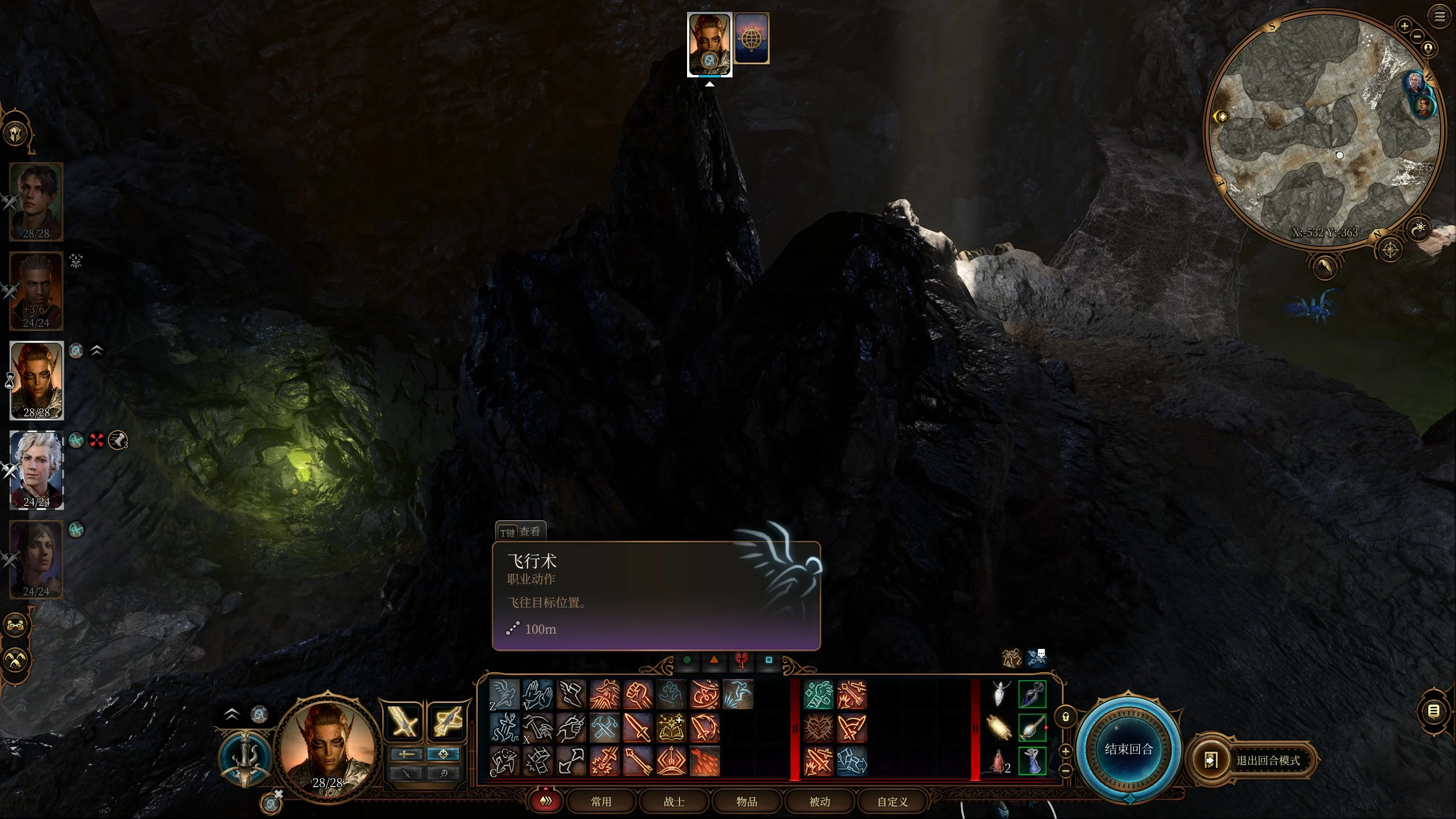Zoom in the minimap with plus button
The width and height of the screenshot is (1456, 819).
point(1404,26)
